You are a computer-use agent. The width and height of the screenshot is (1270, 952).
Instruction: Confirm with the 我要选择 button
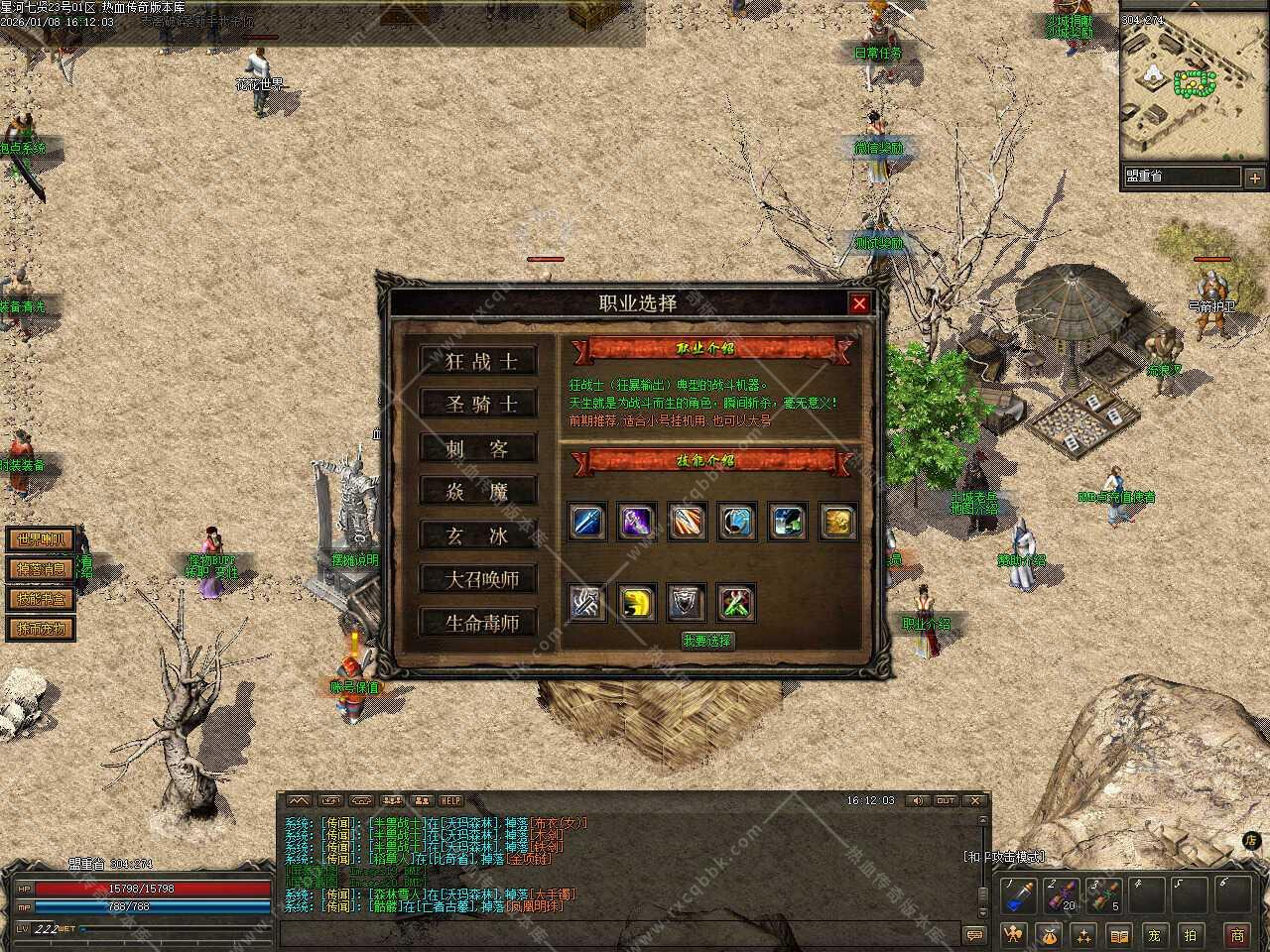click(706, 641)
